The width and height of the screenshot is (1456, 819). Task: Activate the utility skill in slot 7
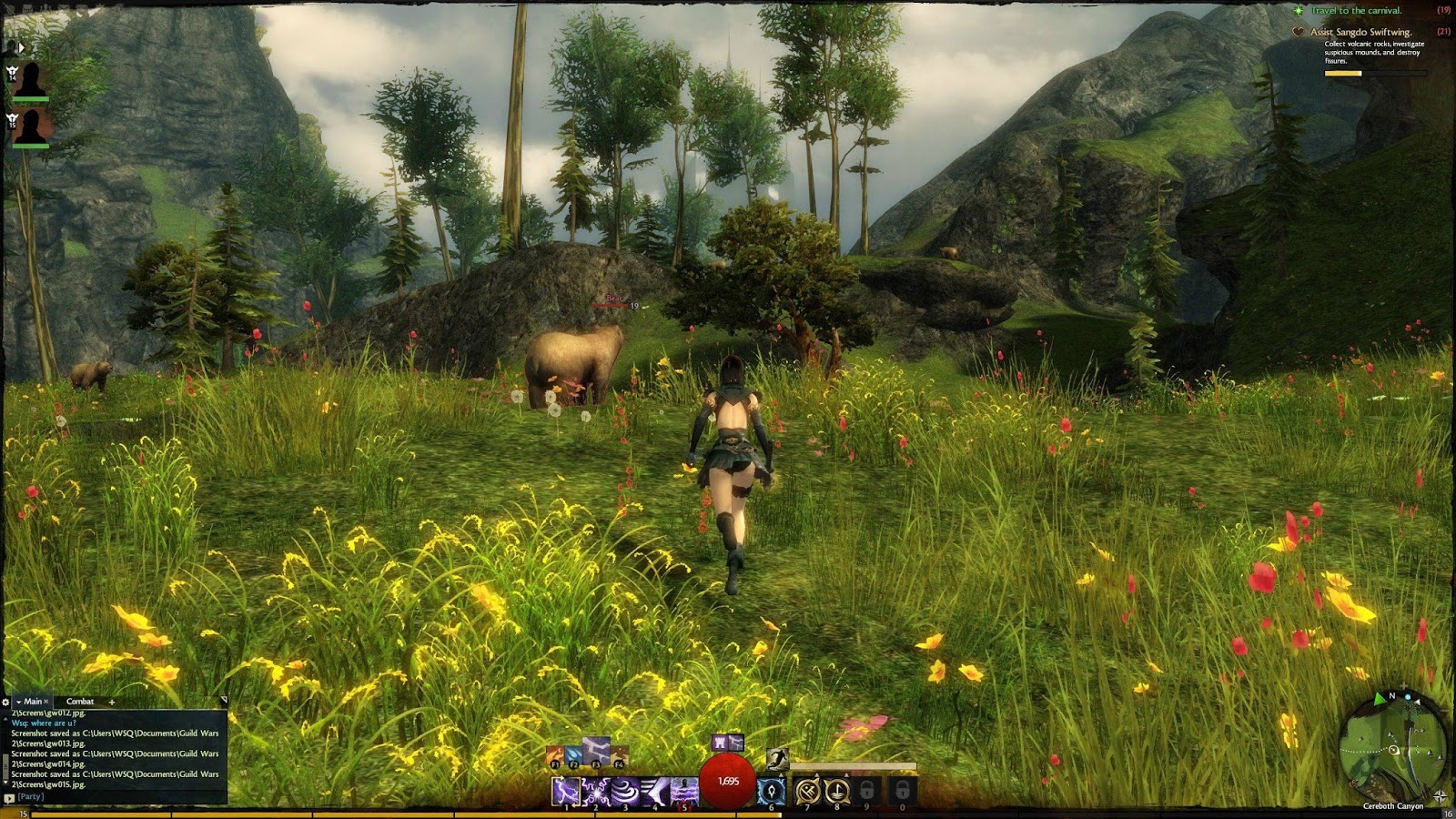point(807,790)
